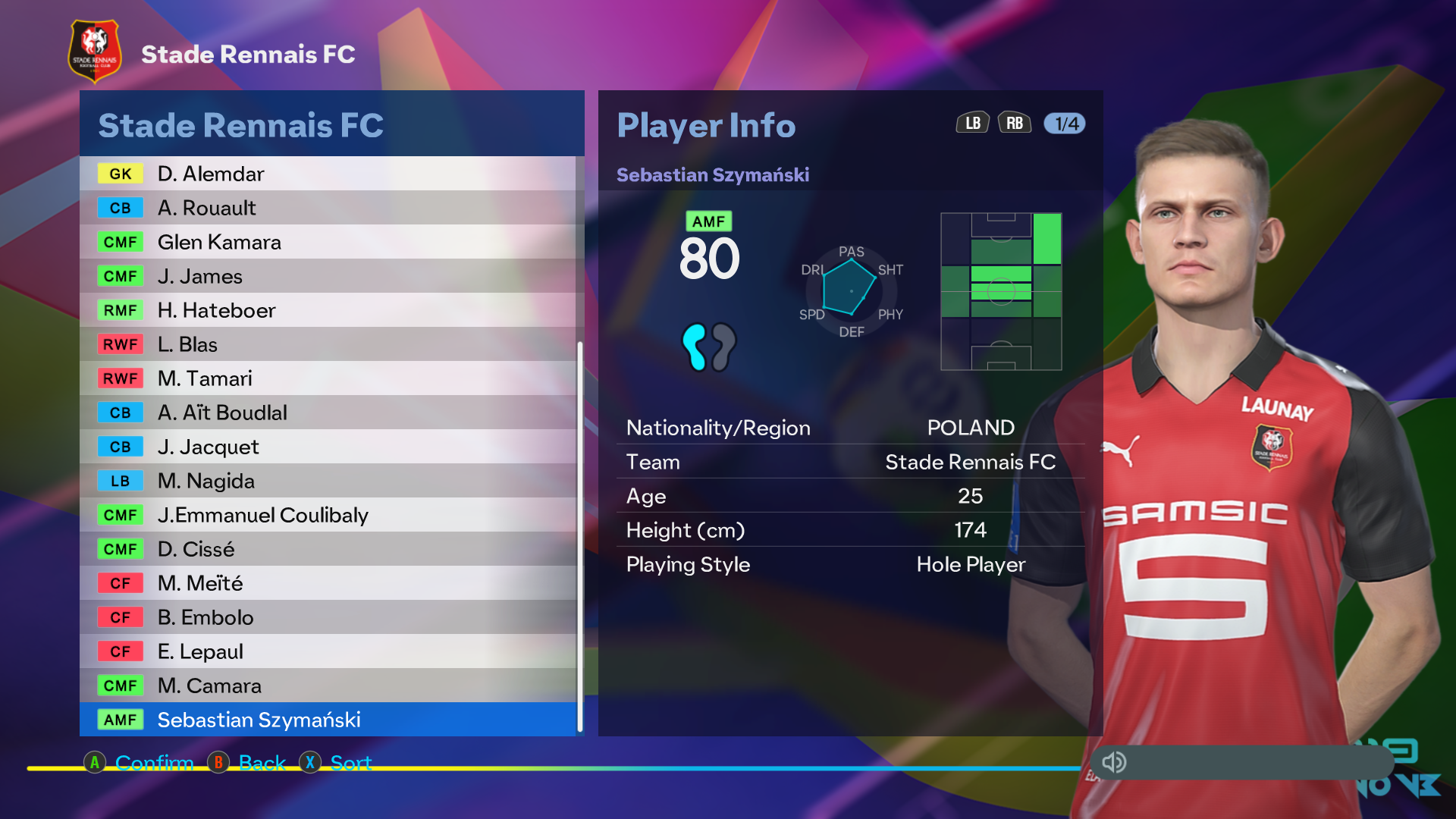
Task: Choose A. Rouault in the player list
Action: point(328,208)
